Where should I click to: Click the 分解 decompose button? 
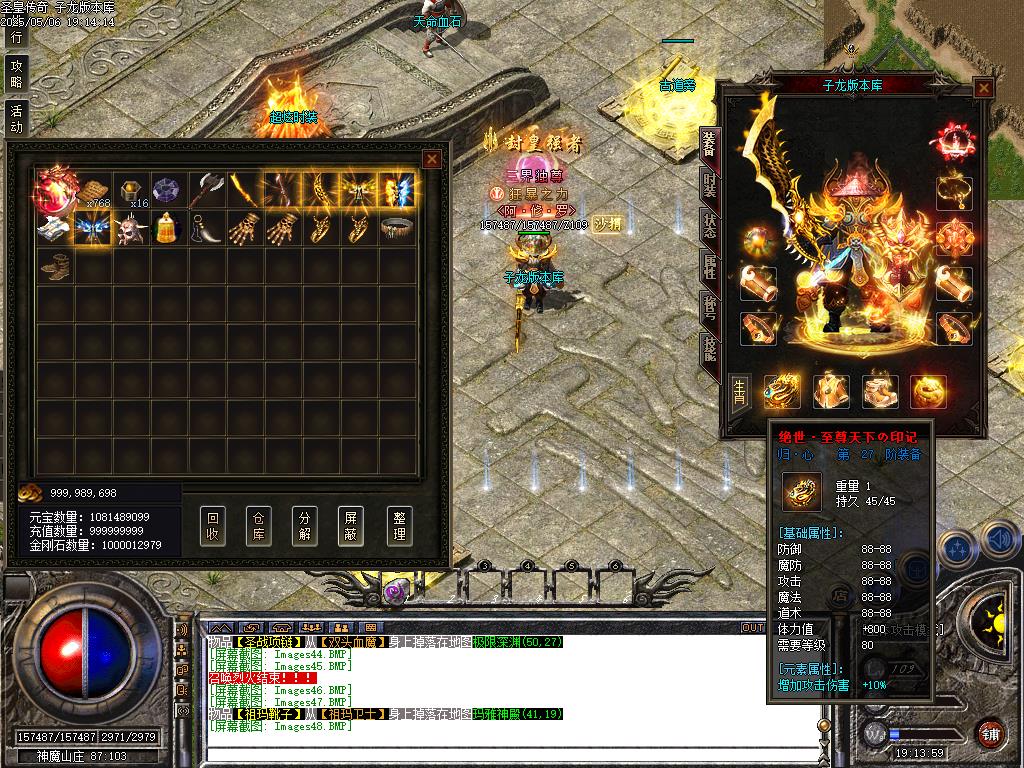305,525
